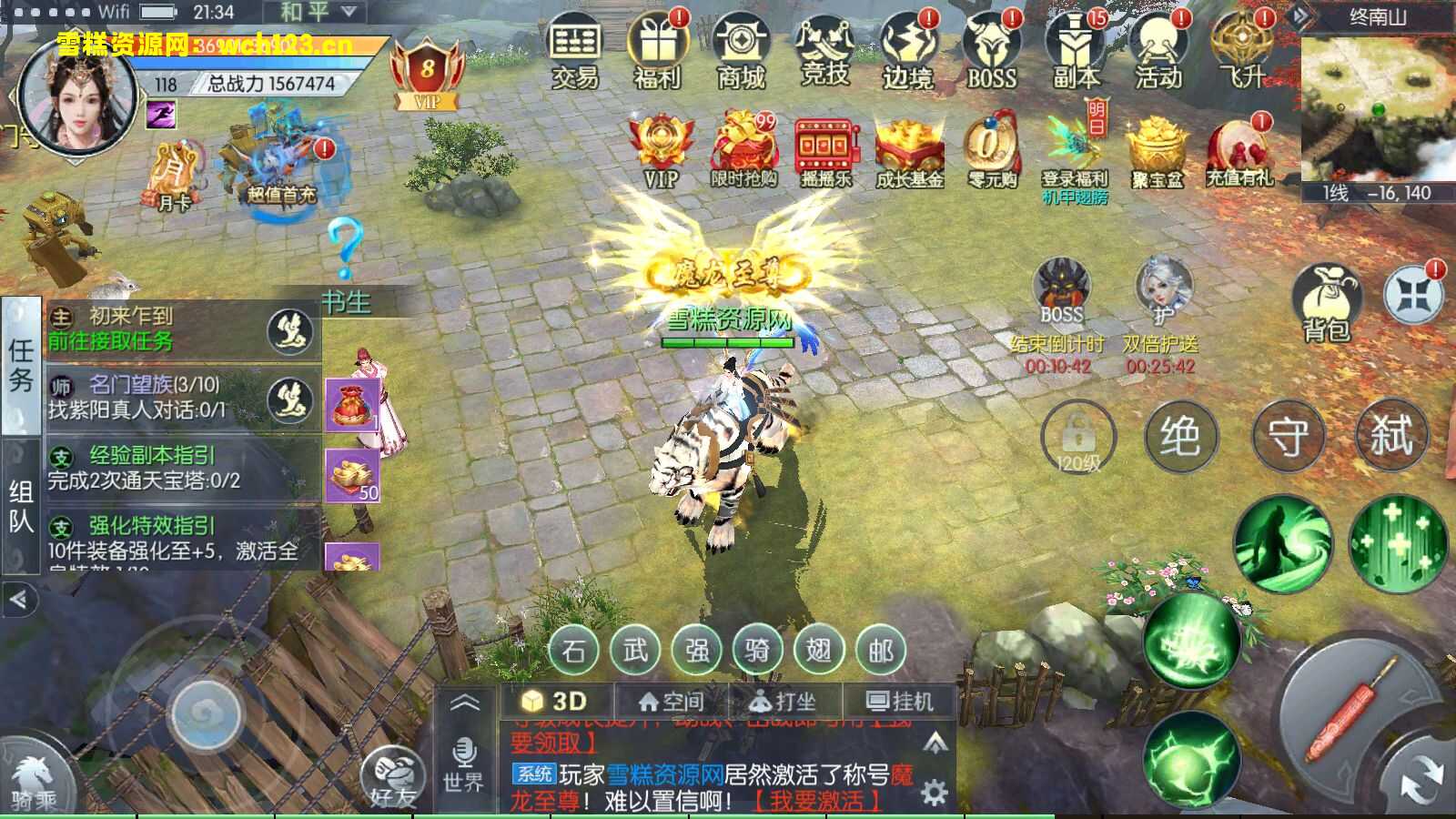Open the 背包 backpack

pos(1329,291)
